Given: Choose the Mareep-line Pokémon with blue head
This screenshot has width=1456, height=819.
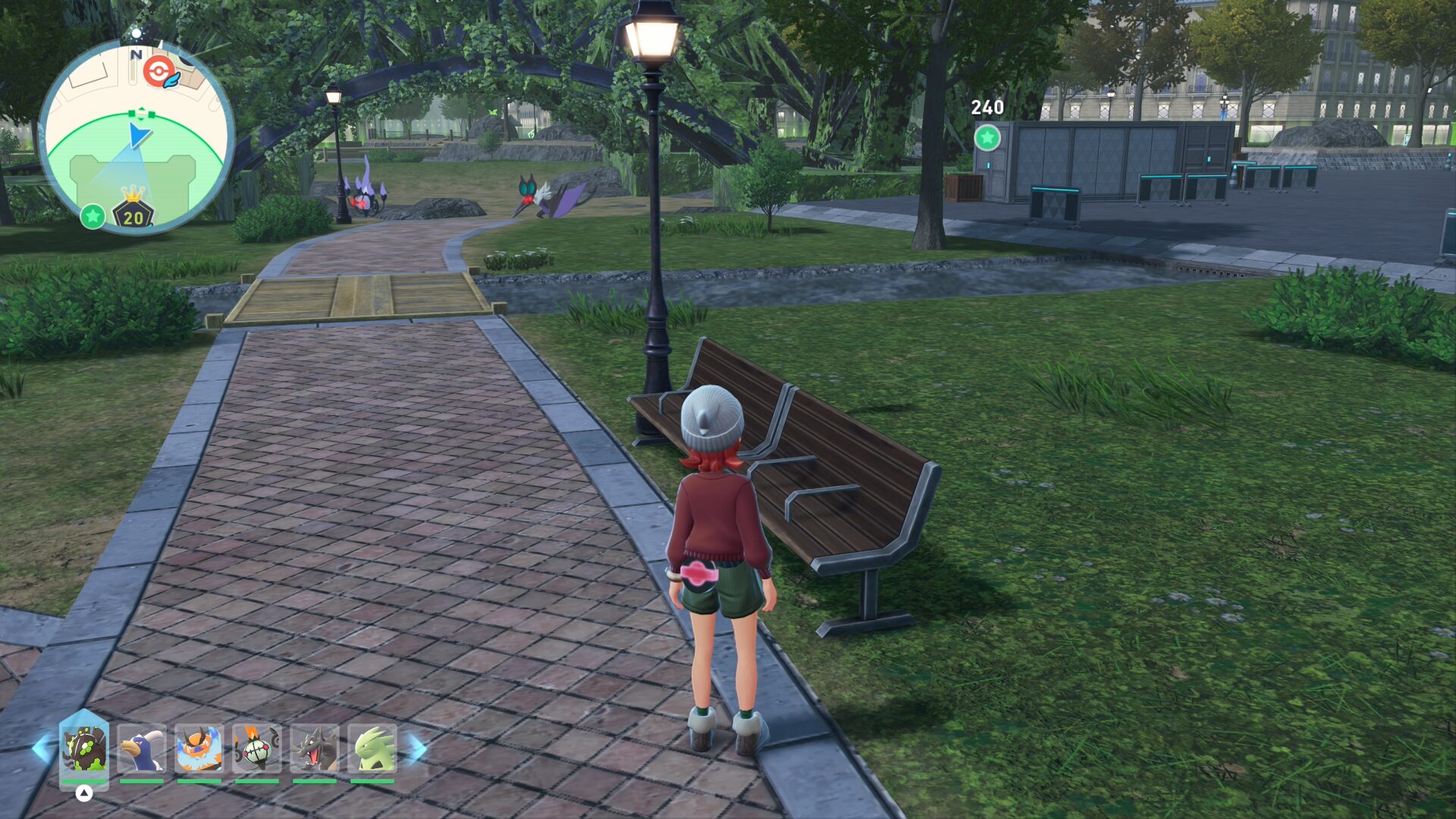Looking at the screenshot, I should coord(142,748).
